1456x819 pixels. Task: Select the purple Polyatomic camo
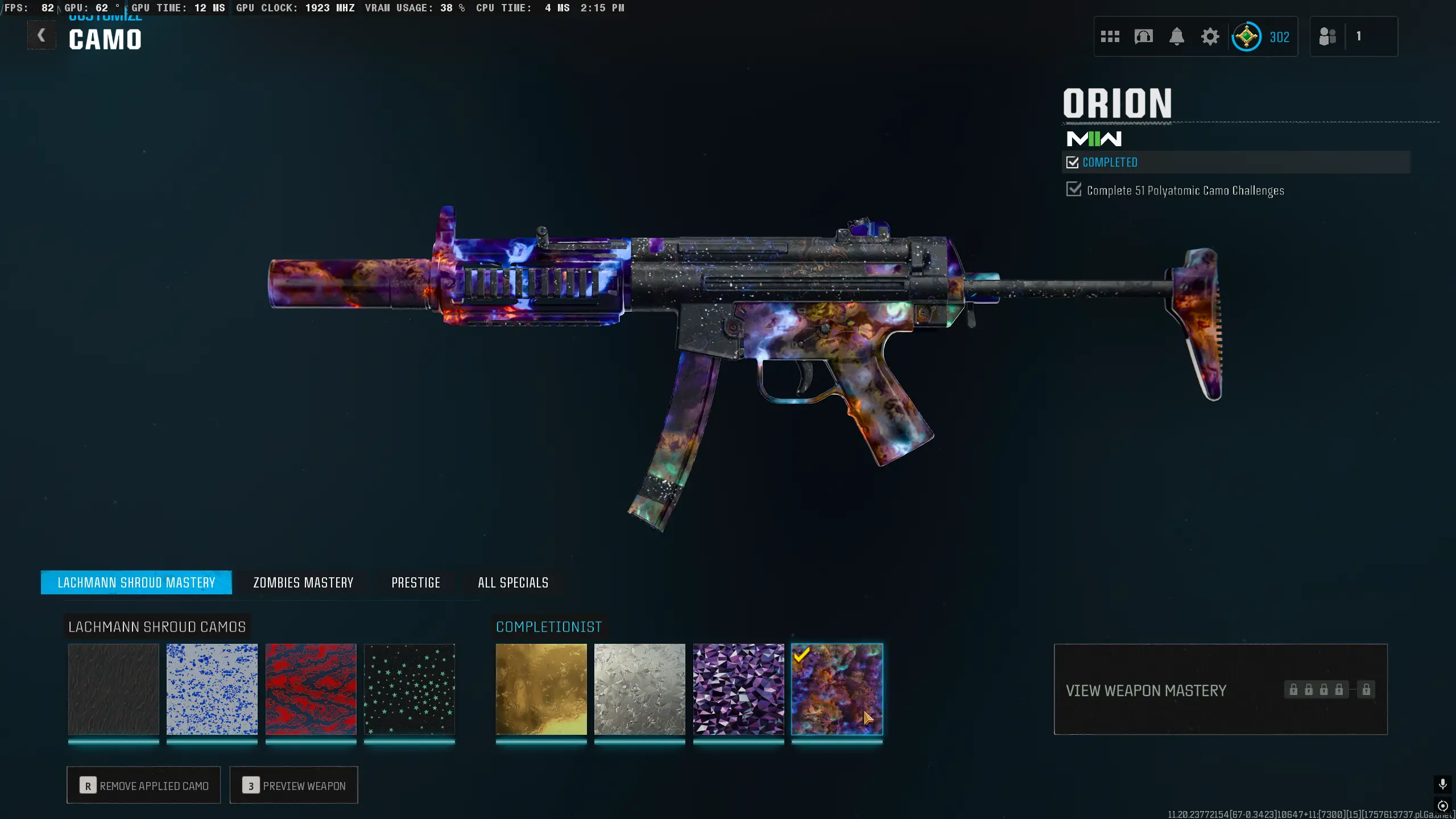coord(738,689)
